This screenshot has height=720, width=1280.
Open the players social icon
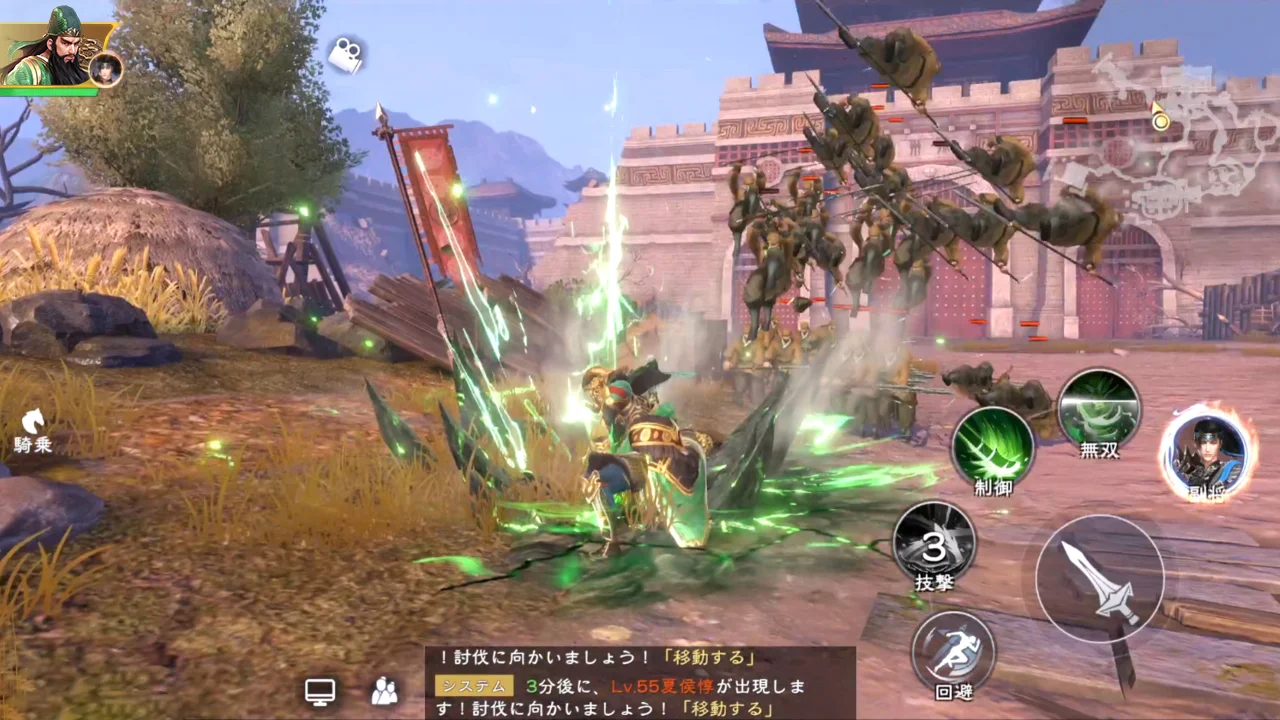point(384,691)
